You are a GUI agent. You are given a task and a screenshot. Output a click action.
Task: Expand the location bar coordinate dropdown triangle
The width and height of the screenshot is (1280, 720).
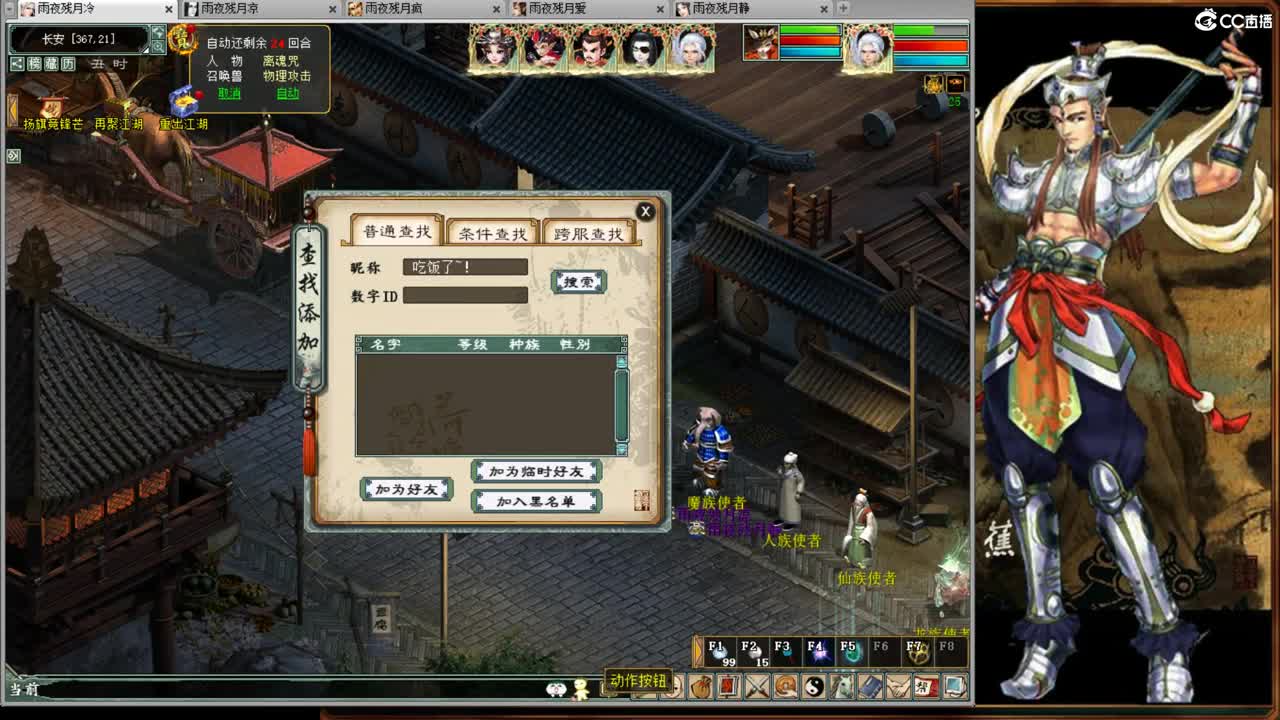pos(146,50)
